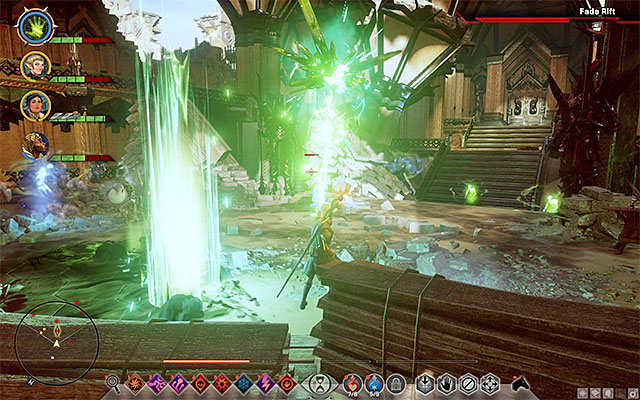Select the dark-haired woman party portrait

[x=33, y=106]
